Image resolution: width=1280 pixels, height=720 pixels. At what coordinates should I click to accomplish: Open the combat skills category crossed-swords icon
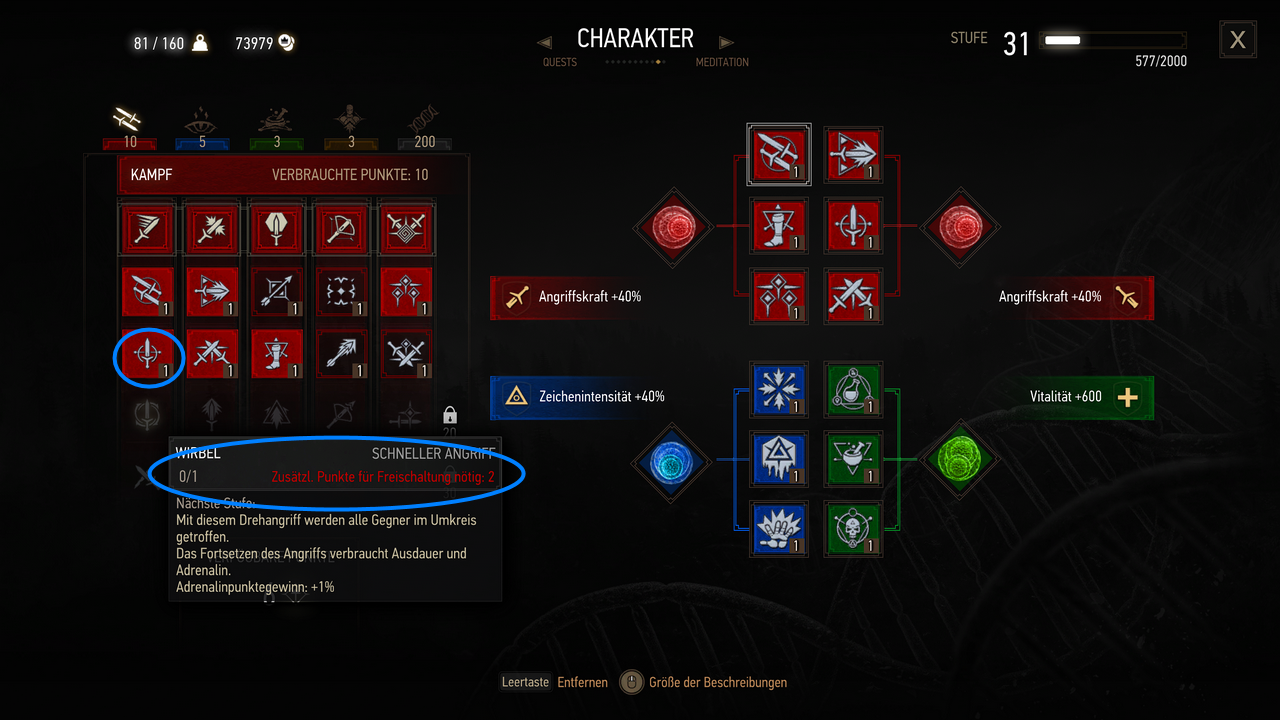click(128, 118)
